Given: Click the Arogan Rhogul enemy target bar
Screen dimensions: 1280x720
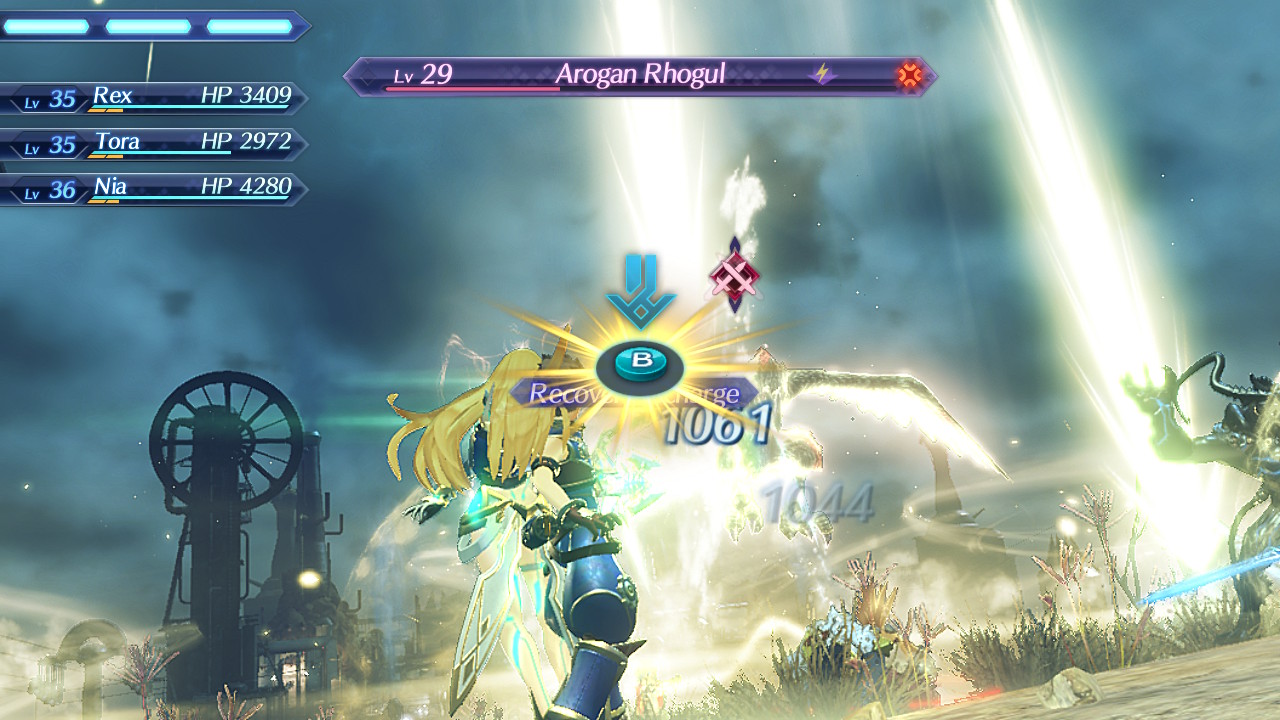Looking at the screenshot, I should point(640,76).
